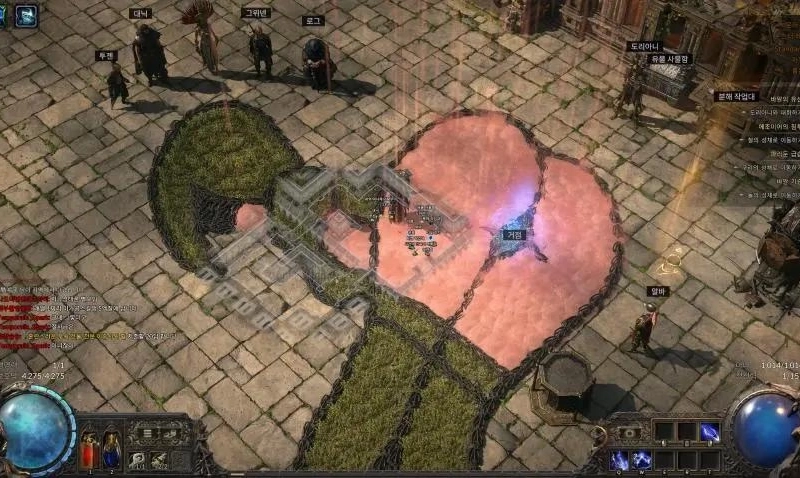Screen dimensions: 800x478
Task: Select the fully visible buff icon at top-left
Action: pos(26,15)
